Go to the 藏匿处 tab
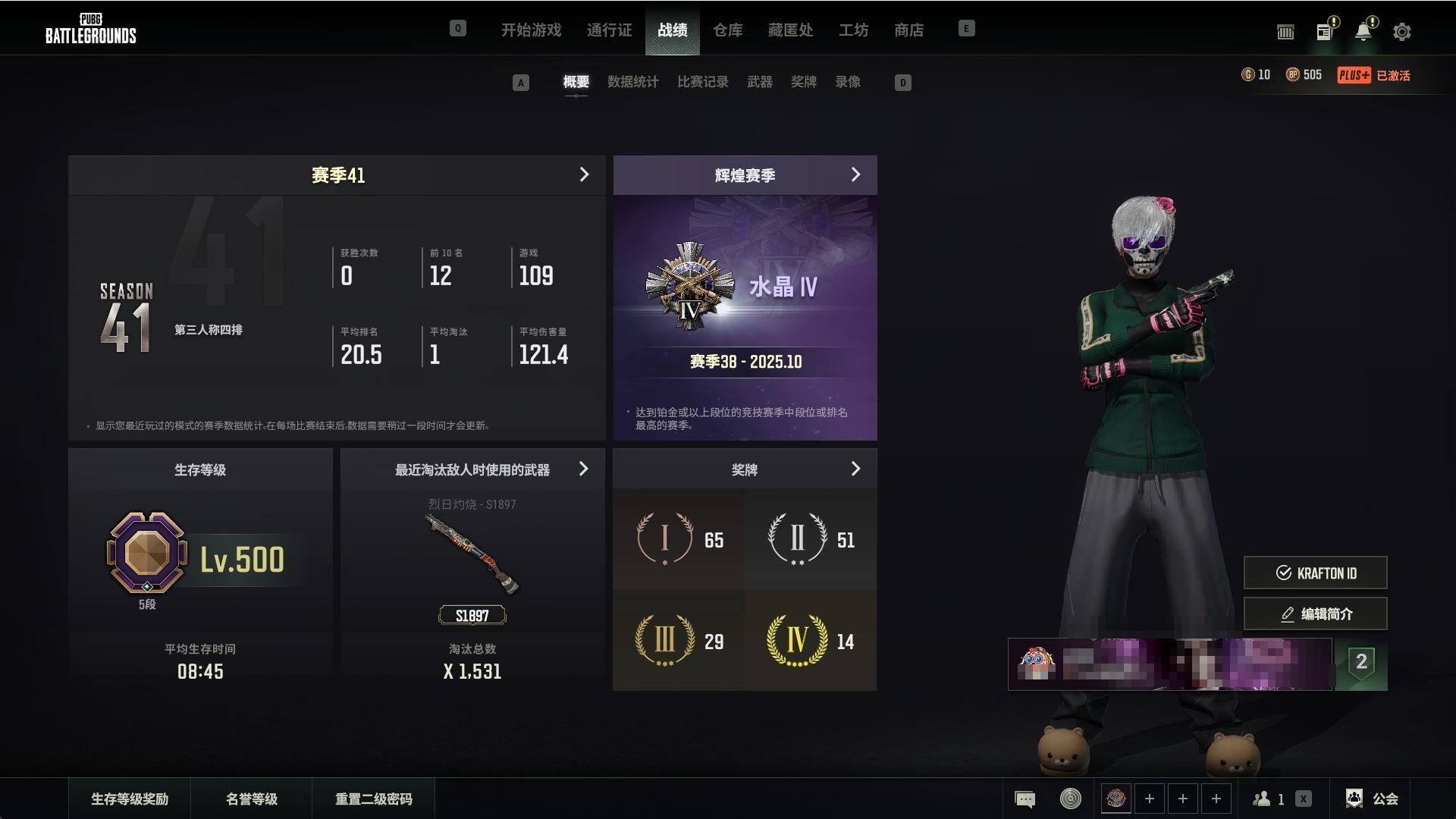Image resolution: width=1456 pixels, height=819 pixels. [790, 30]
